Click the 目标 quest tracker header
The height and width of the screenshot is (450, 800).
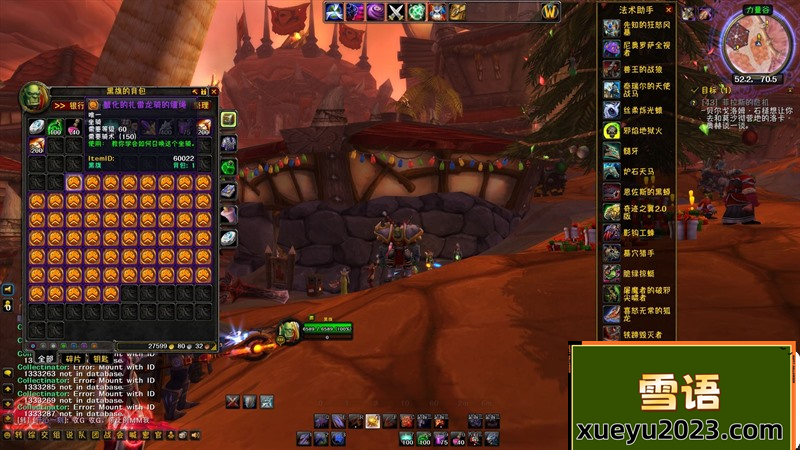click(713, 89)
